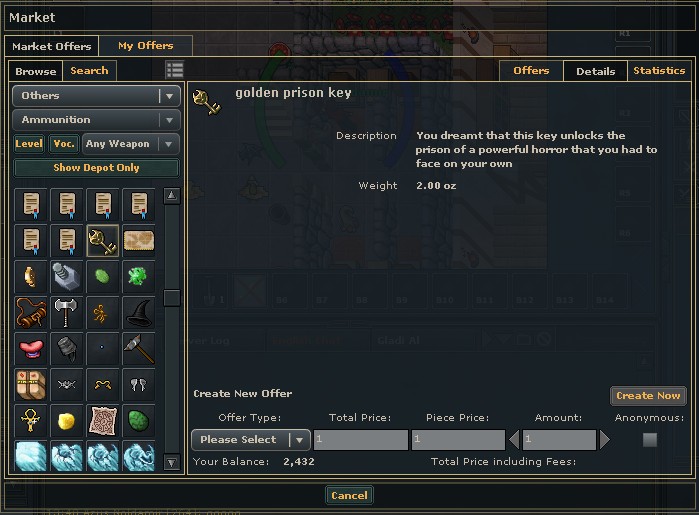Click the Create Now button
This screenshot has width=699, height=515.
(x=648, y=396)
